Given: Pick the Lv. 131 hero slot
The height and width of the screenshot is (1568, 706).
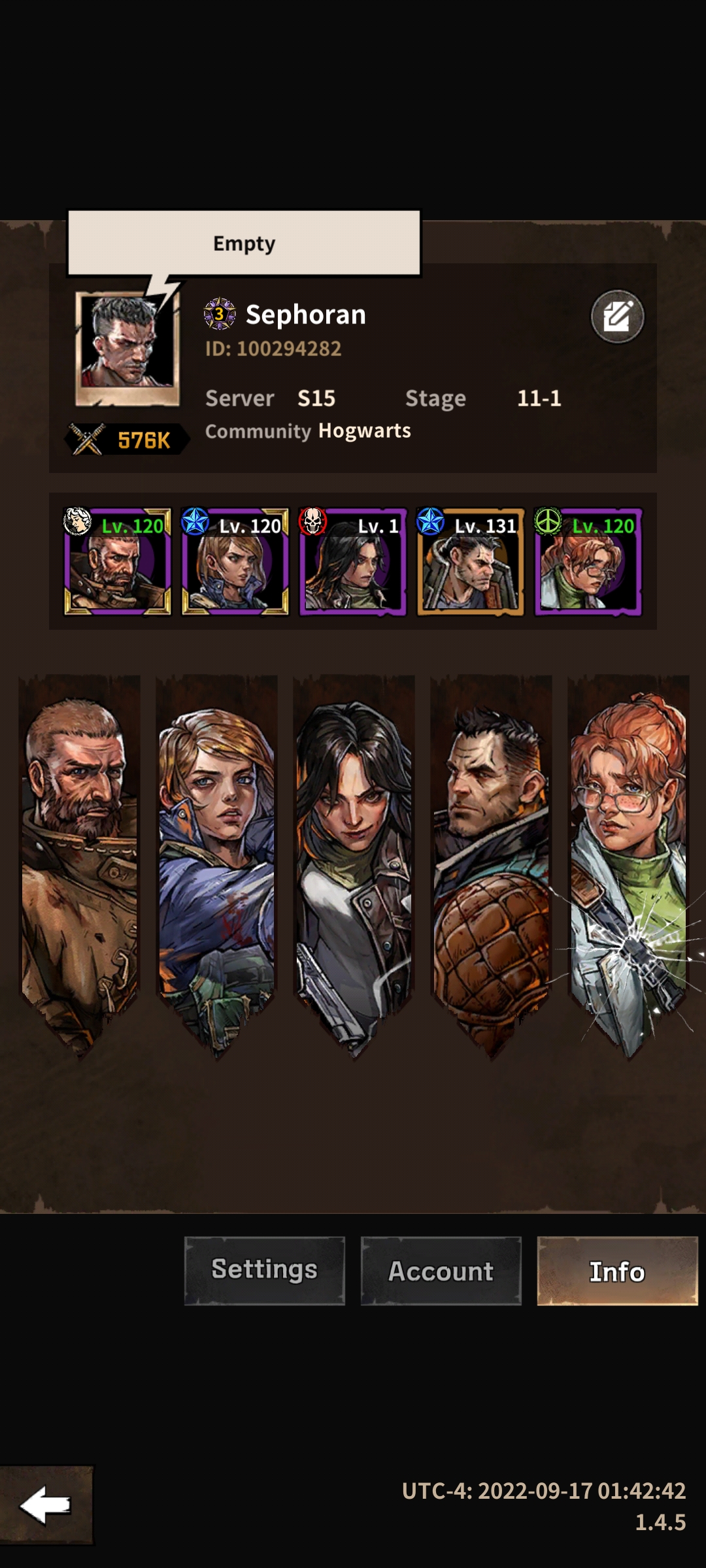Looking at the screenshot, I should (471, 562).
